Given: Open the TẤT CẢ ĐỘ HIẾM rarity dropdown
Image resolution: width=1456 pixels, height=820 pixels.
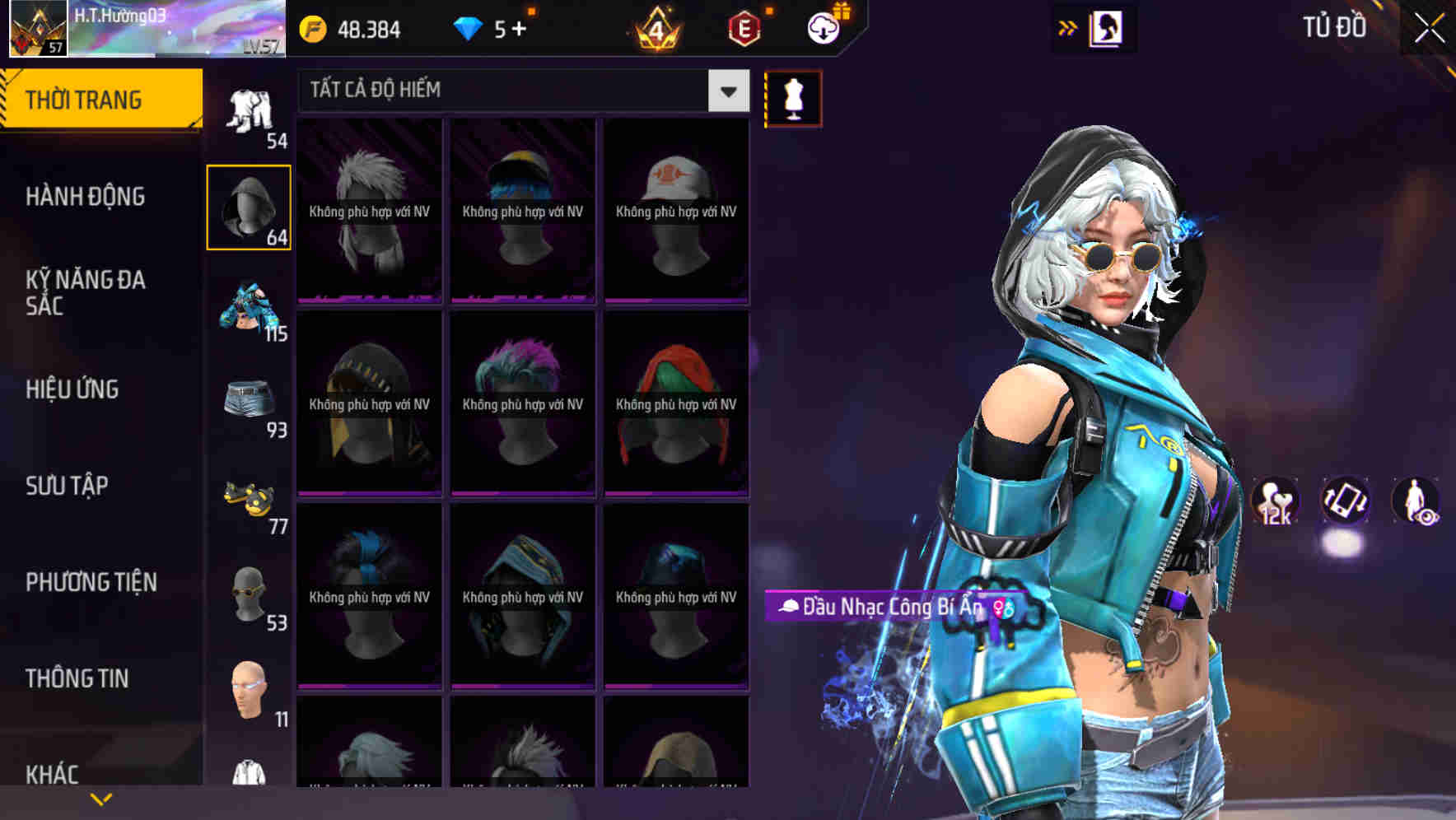Looking at the screenshot, I should coord(511,91).
